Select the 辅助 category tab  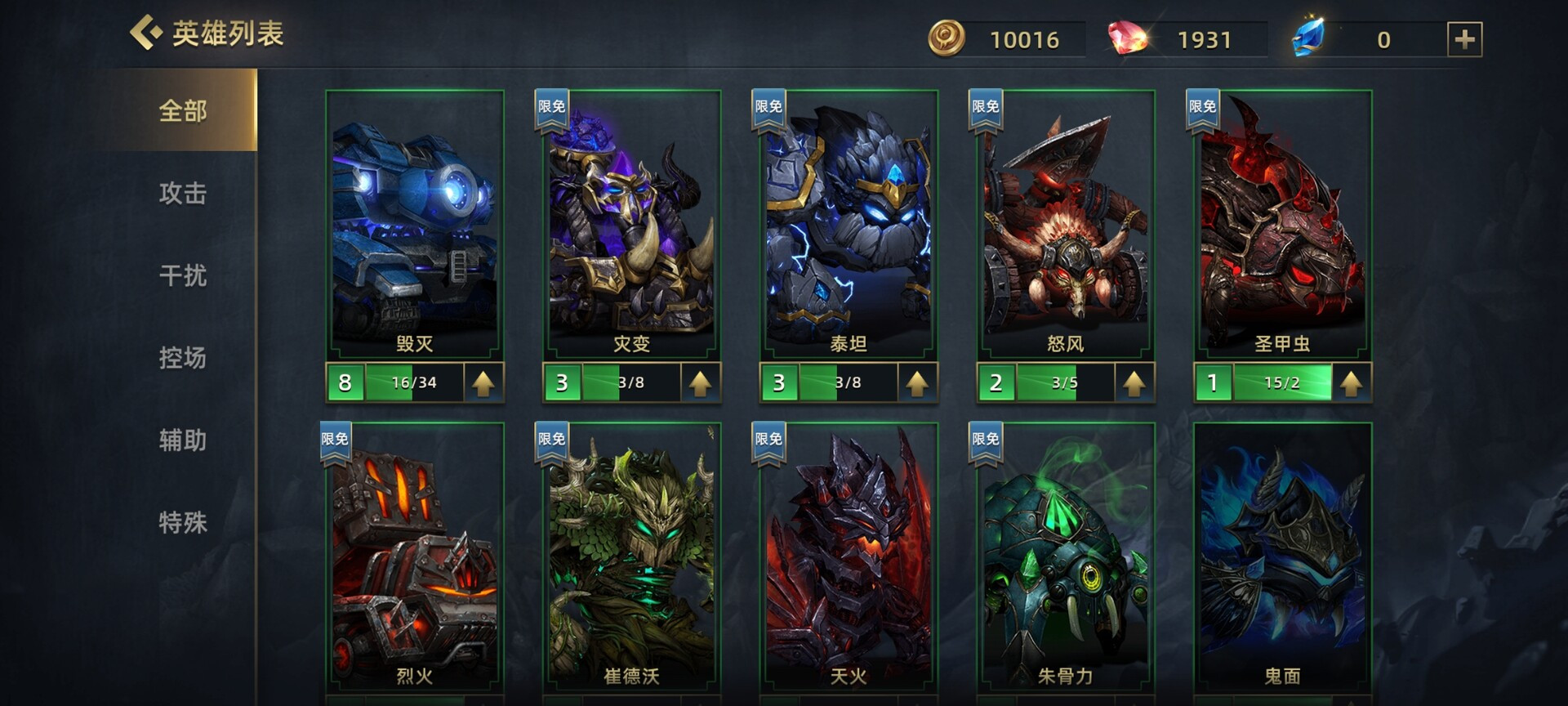click(183, 440)
